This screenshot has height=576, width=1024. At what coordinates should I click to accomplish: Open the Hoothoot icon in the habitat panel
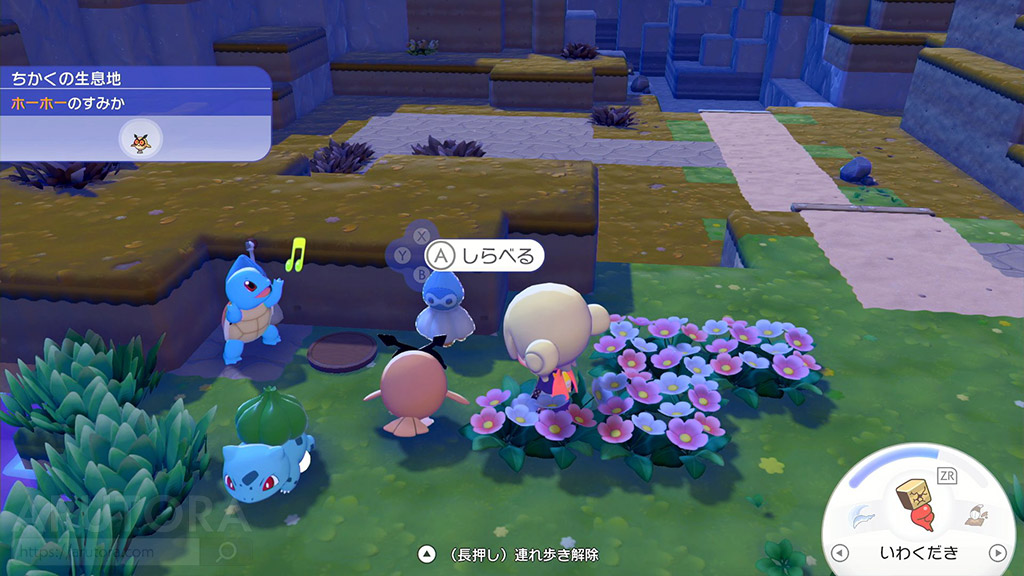[135, 138]
